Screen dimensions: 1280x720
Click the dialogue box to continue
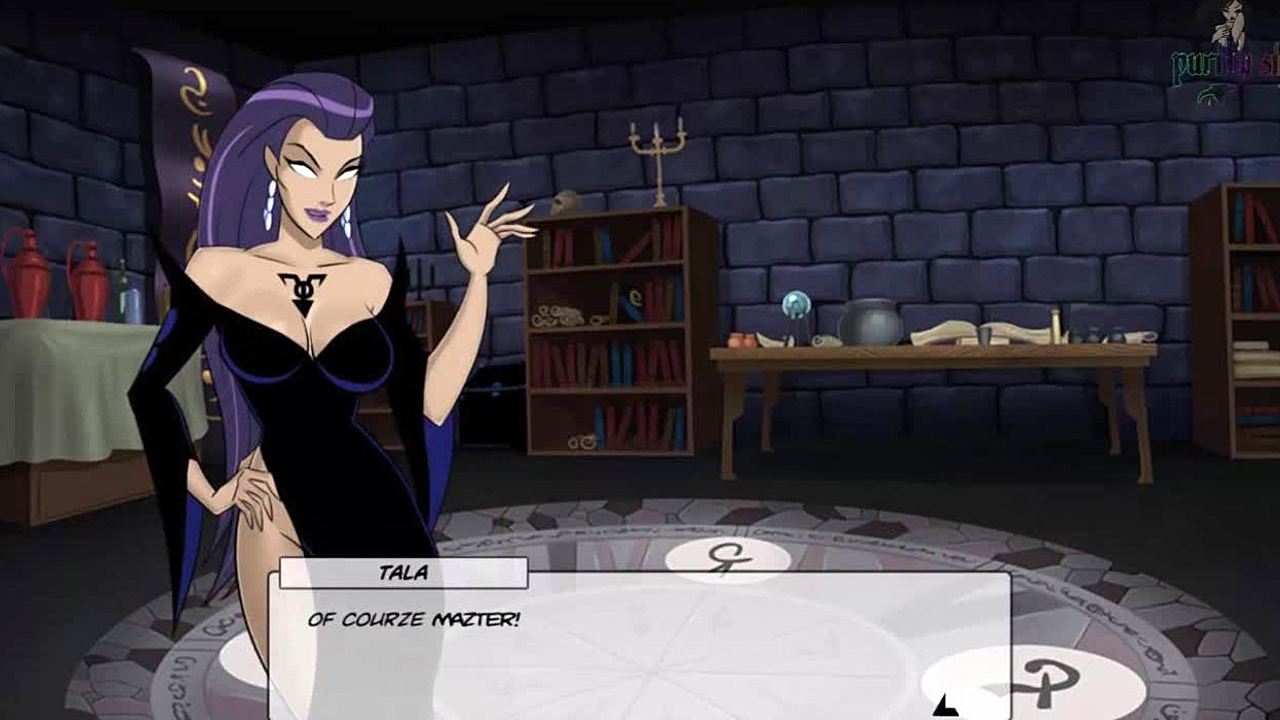pyautogui.click(x=640, y=645)
